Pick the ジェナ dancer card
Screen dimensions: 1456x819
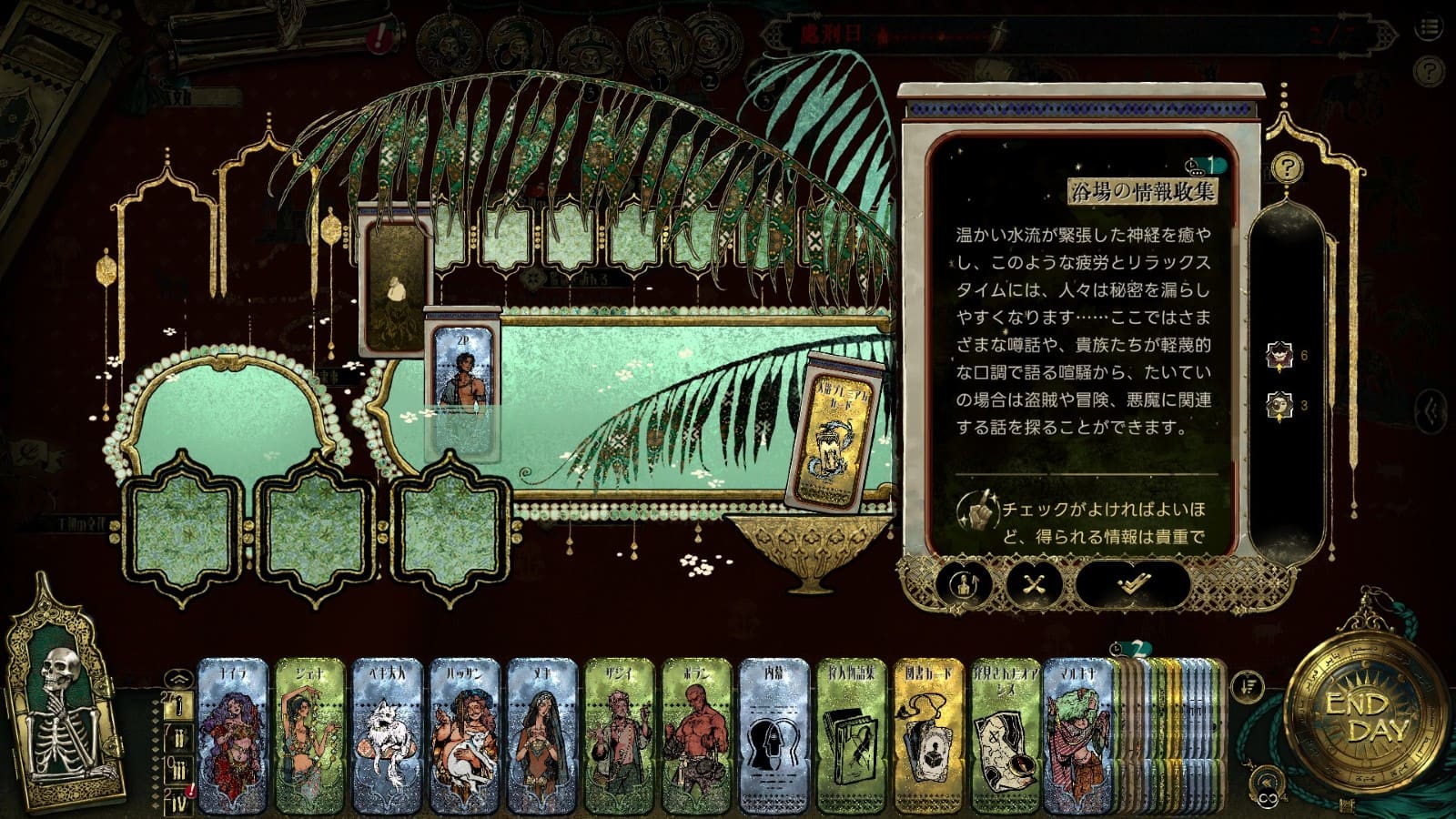(309, 735)
